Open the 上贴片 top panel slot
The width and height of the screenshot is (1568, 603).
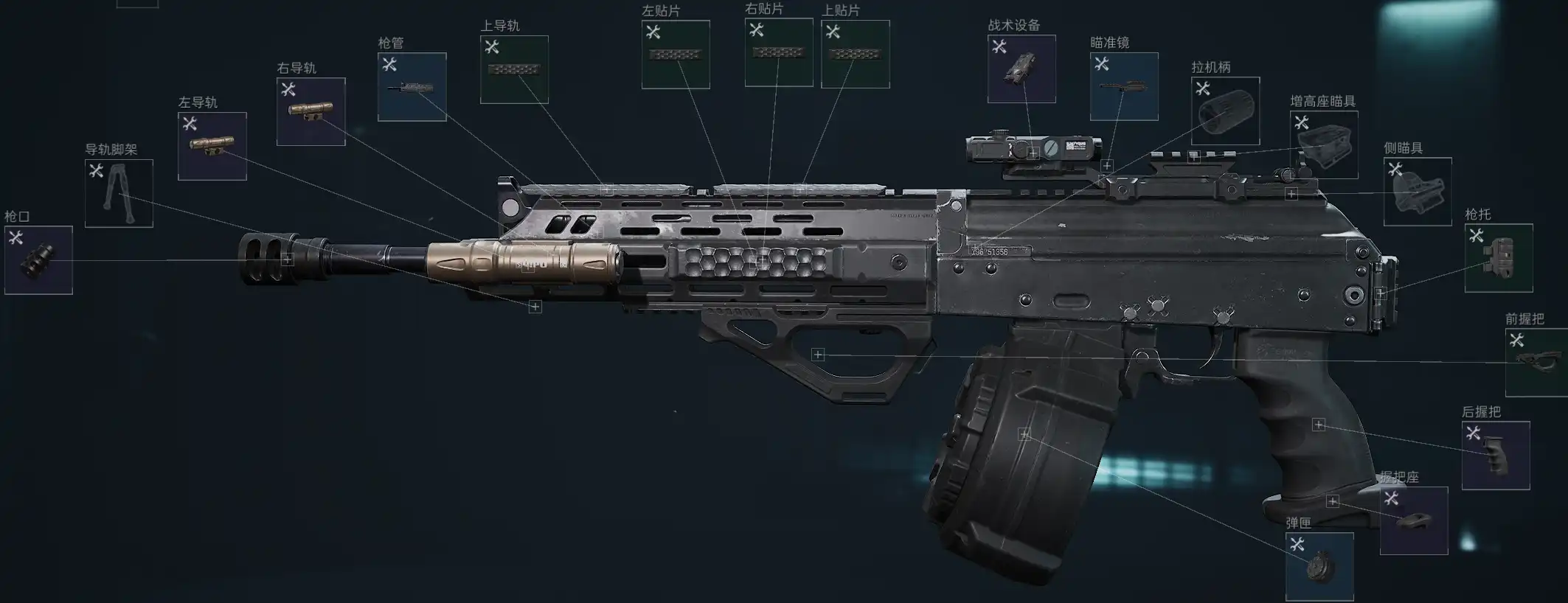[855, 54]
